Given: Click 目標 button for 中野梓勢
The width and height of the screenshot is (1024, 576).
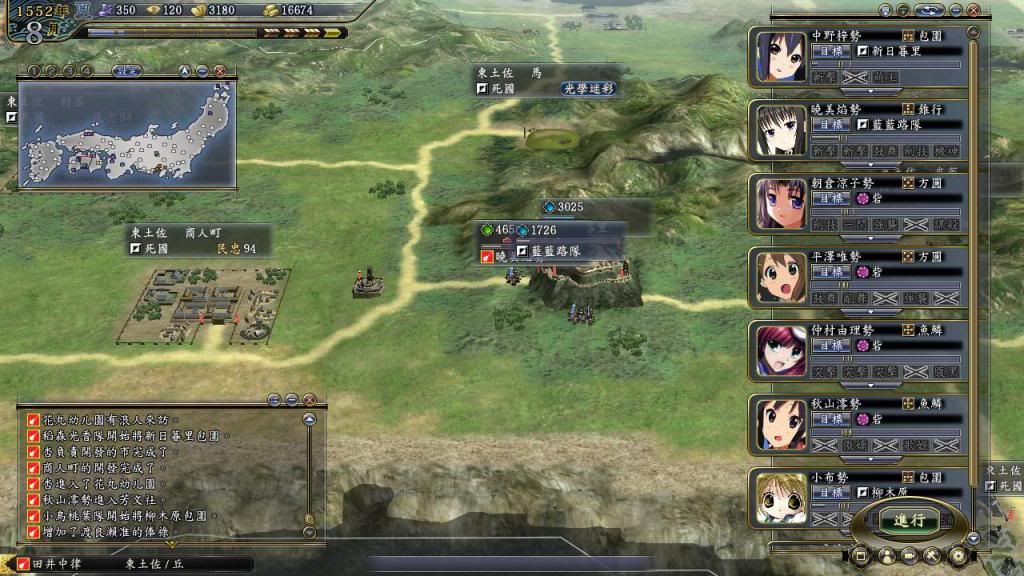Looking at the screenshot, I should (832, 53).
